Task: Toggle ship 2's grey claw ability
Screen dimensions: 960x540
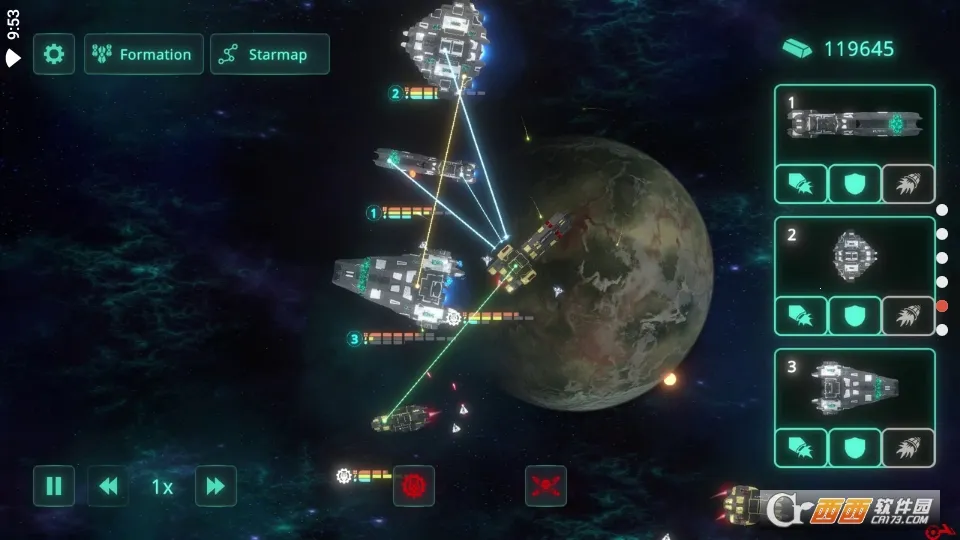Action: [x=908, y=316]
